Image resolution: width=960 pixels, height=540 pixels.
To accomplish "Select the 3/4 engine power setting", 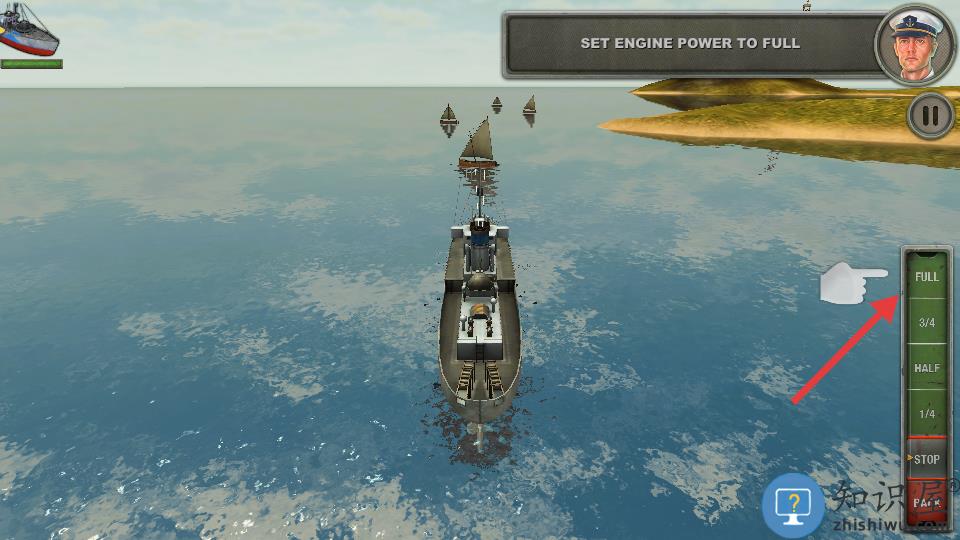I will [x=927, y=323].
